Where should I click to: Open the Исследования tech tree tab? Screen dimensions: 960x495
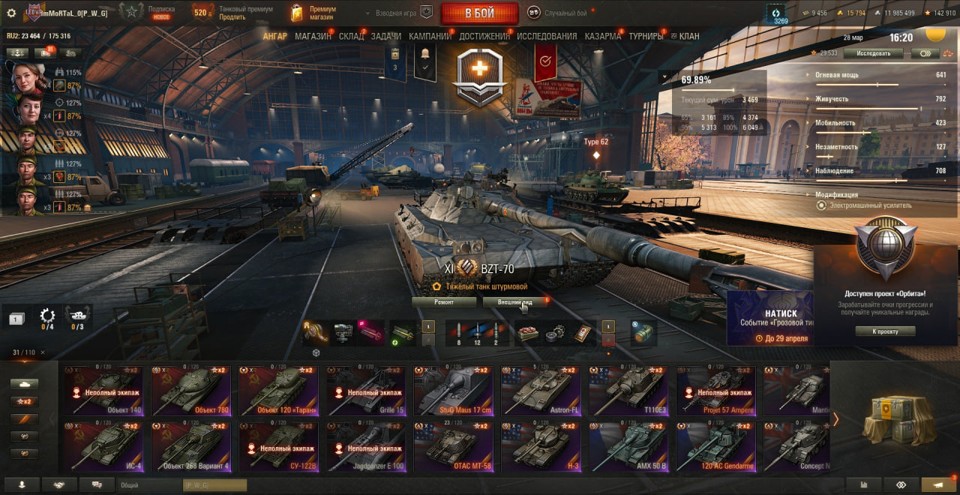[x=547, y=35]
